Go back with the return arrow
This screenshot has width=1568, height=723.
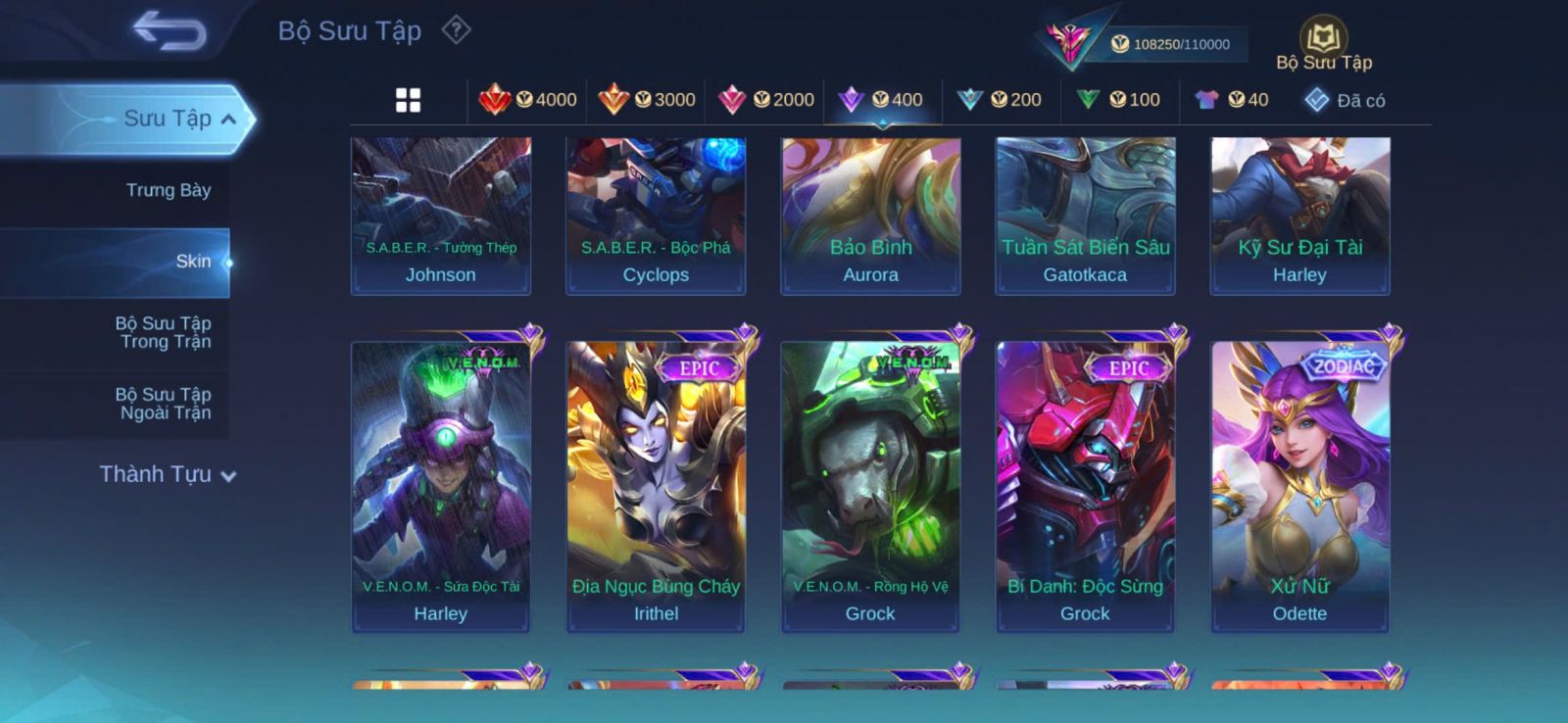170,30
